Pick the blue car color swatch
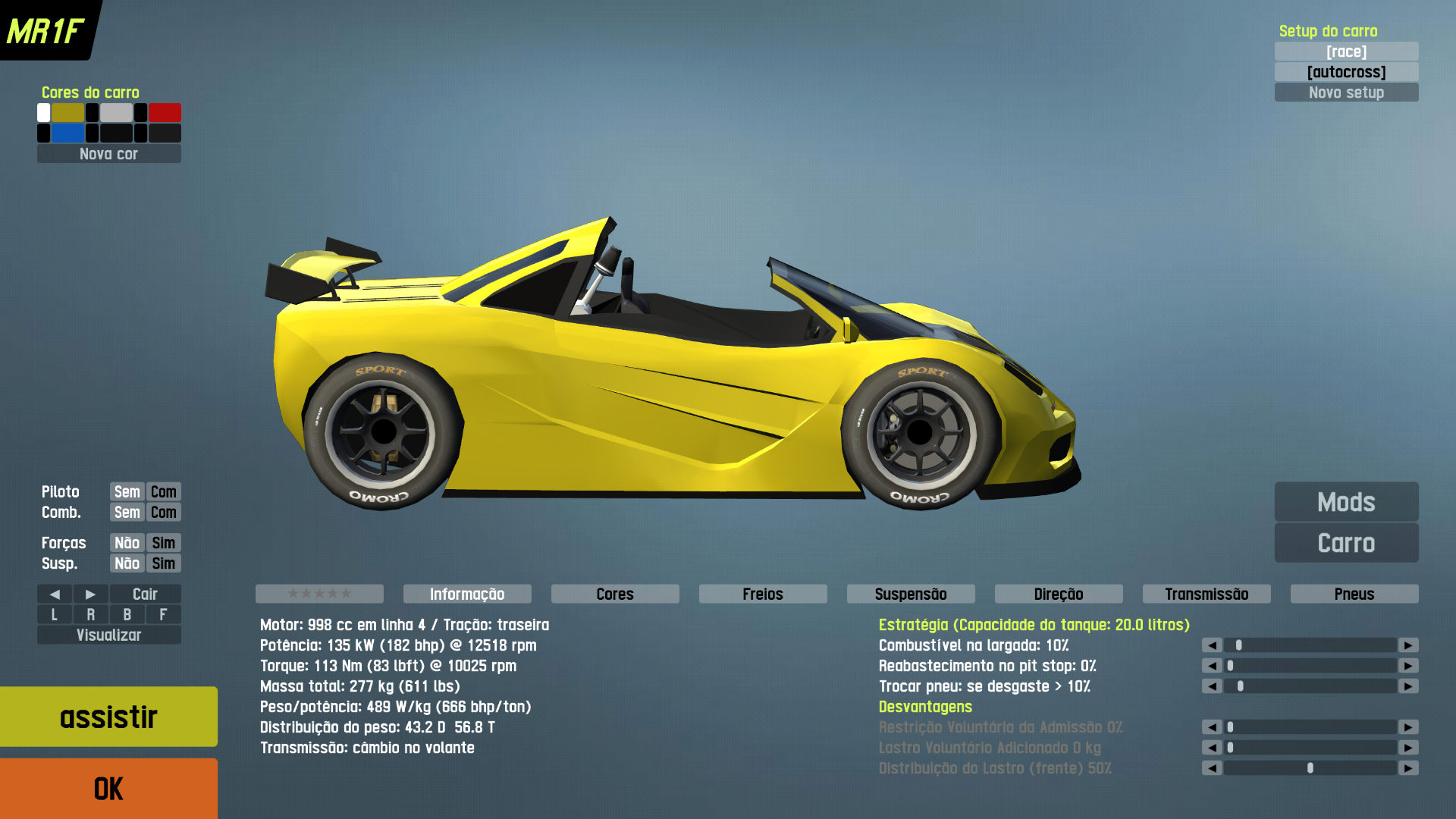The height and width of the screenshot is (819, 1456). coord(67,133)
